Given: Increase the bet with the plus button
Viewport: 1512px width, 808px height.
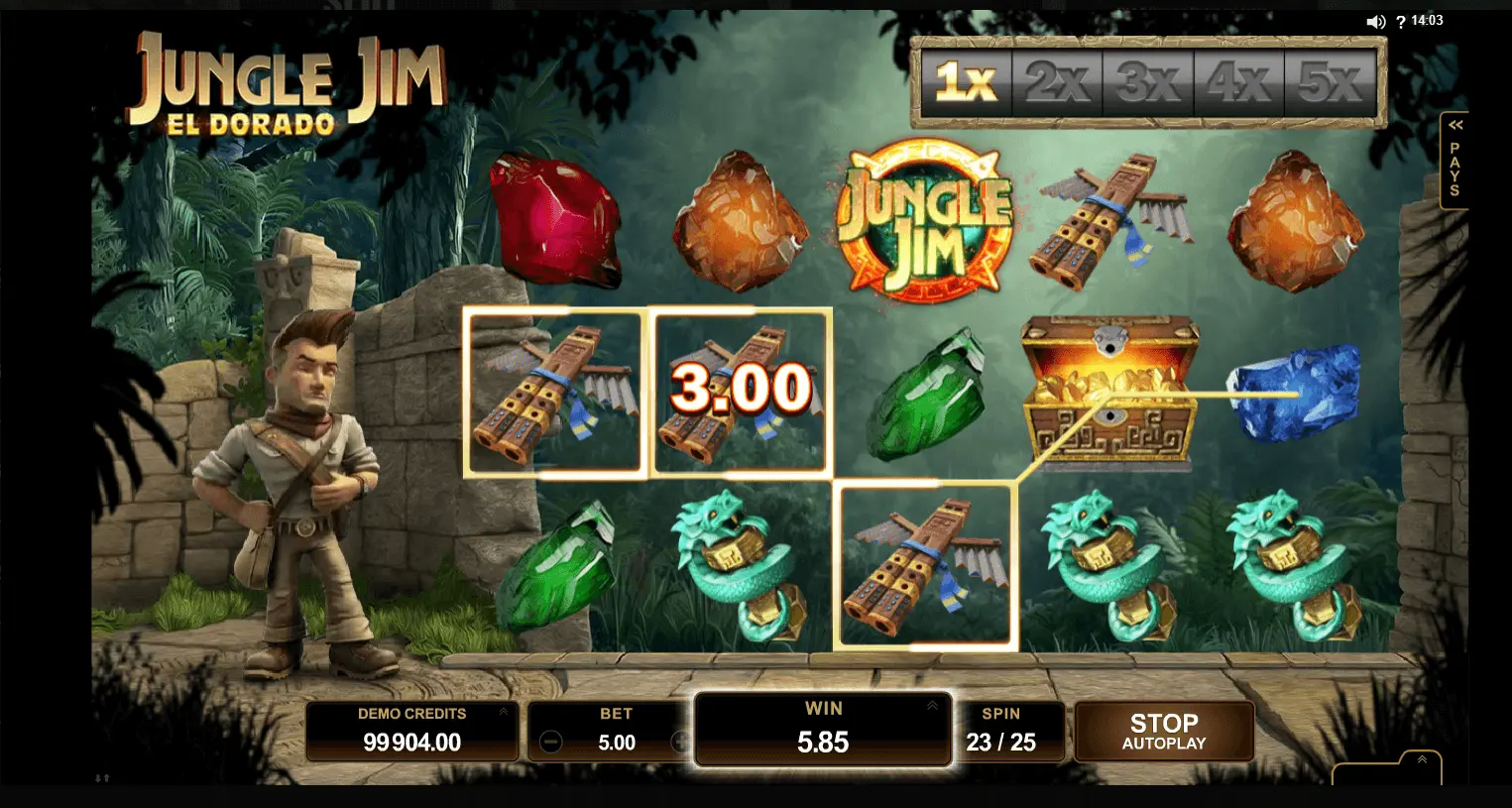Looking at the screenshot, I should (681, 742).
